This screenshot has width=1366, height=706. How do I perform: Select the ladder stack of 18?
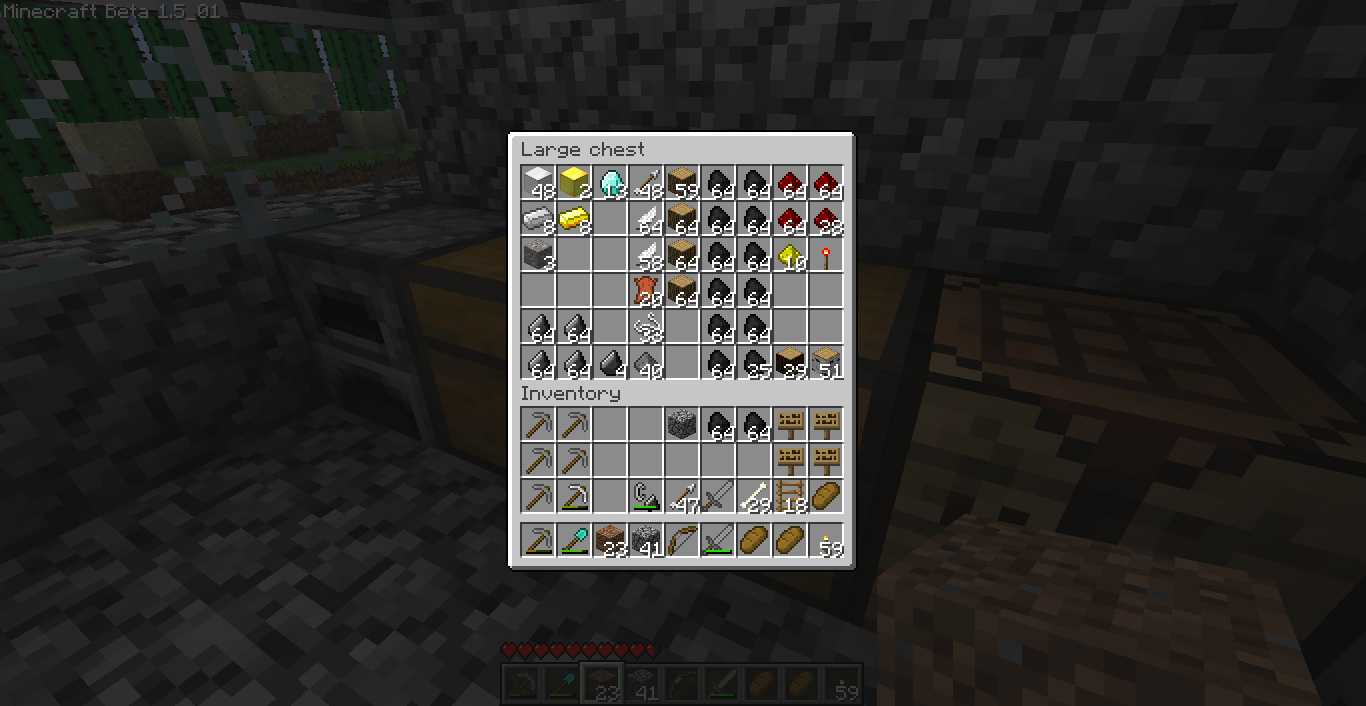pyautogui.click(x=790, y=496)
